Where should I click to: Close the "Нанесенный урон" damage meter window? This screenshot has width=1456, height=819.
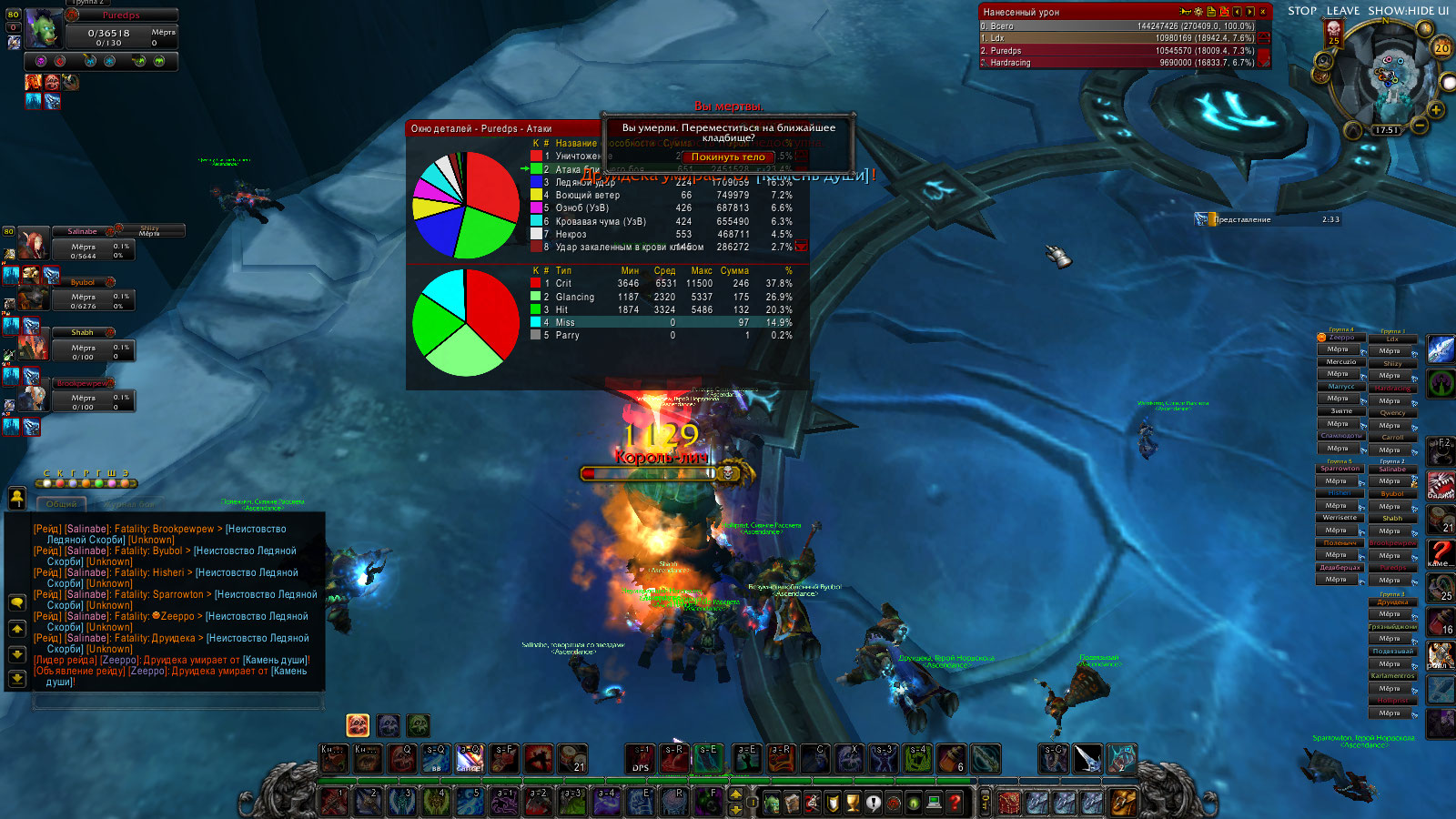1263,12
